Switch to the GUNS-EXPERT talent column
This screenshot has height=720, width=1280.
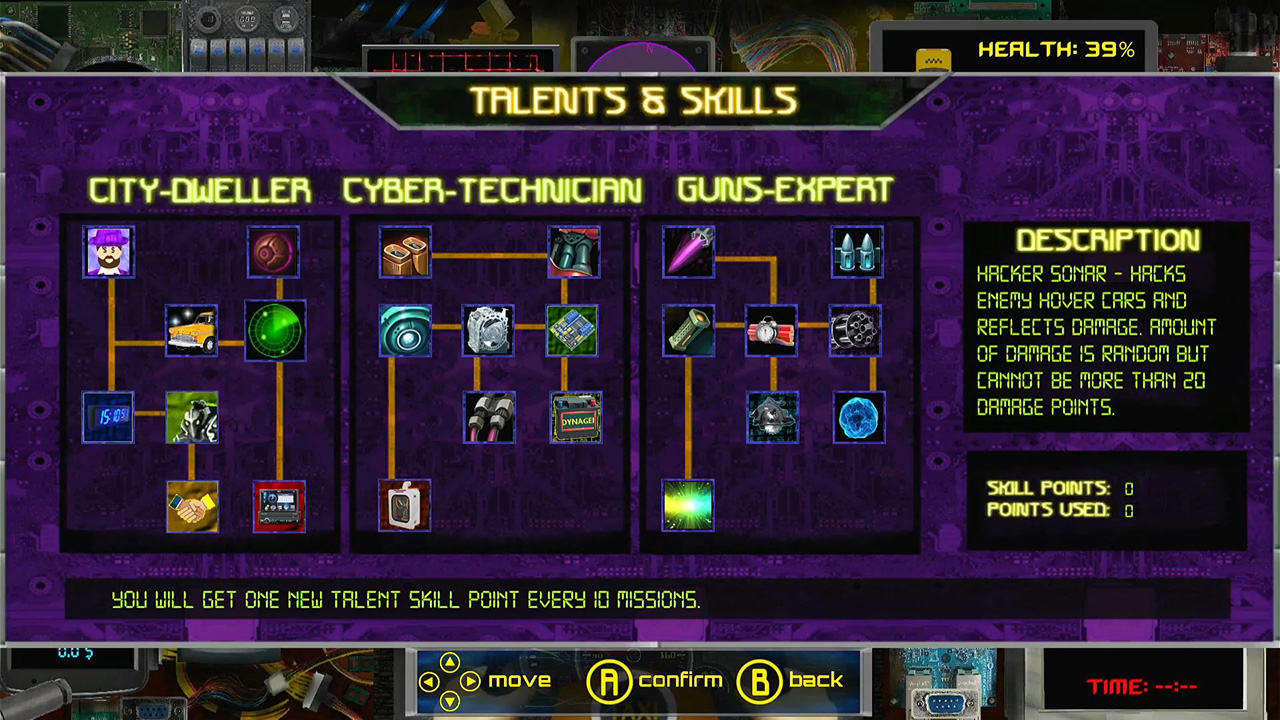point(784,190)
